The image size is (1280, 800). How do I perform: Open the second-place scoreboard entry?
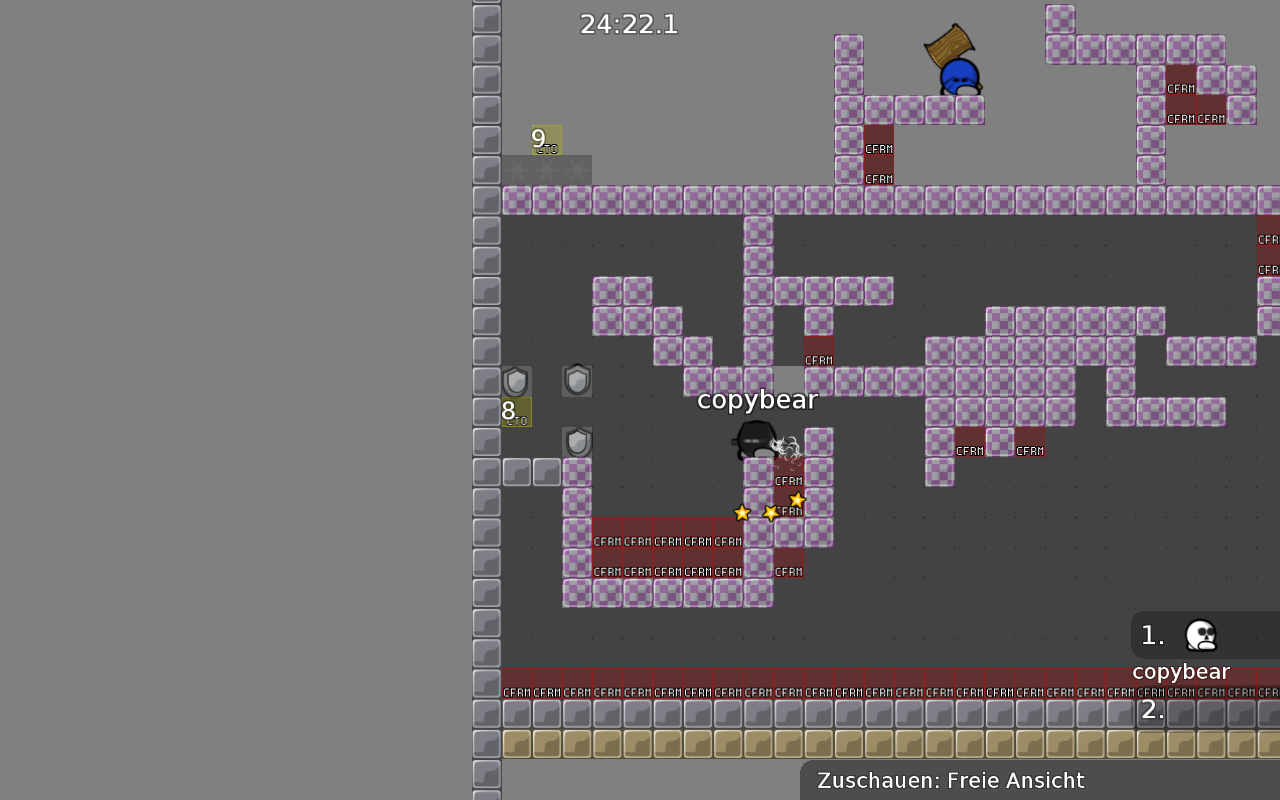[1152, 710]
